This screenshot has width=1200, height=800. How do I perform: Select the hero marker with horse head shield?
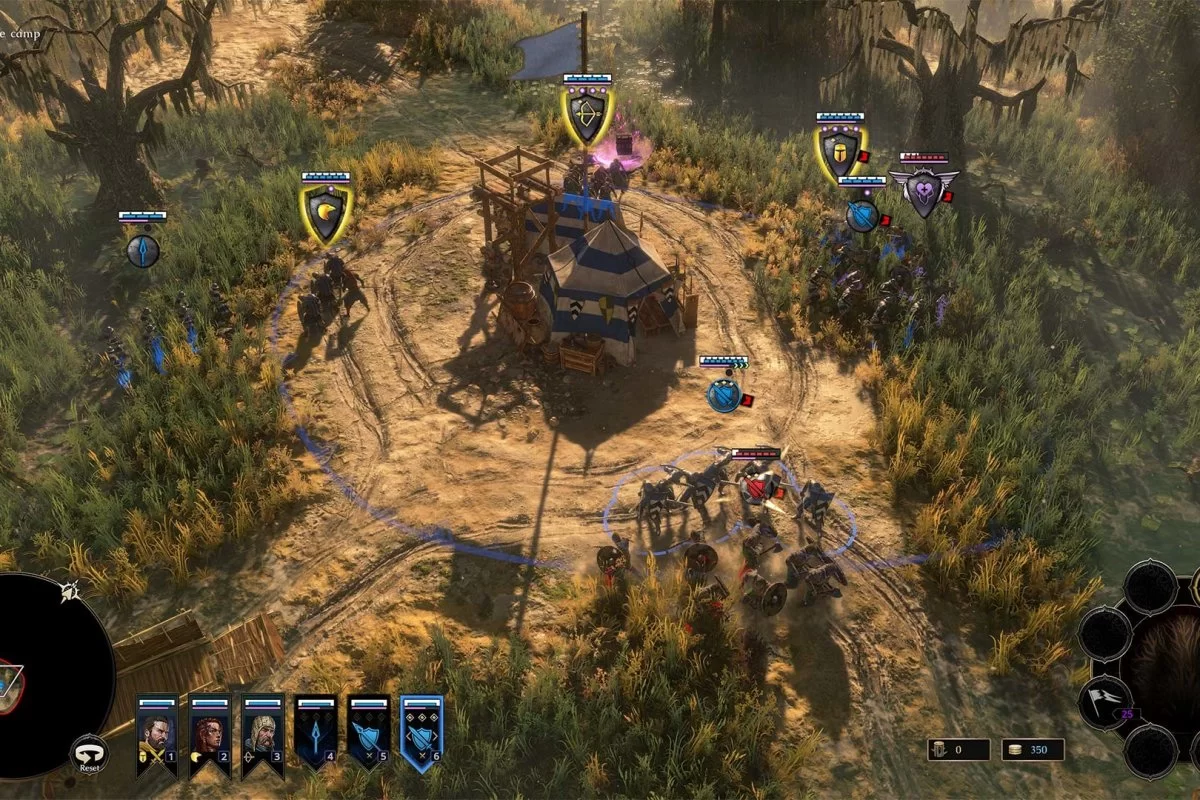click(x=326, y=214)
